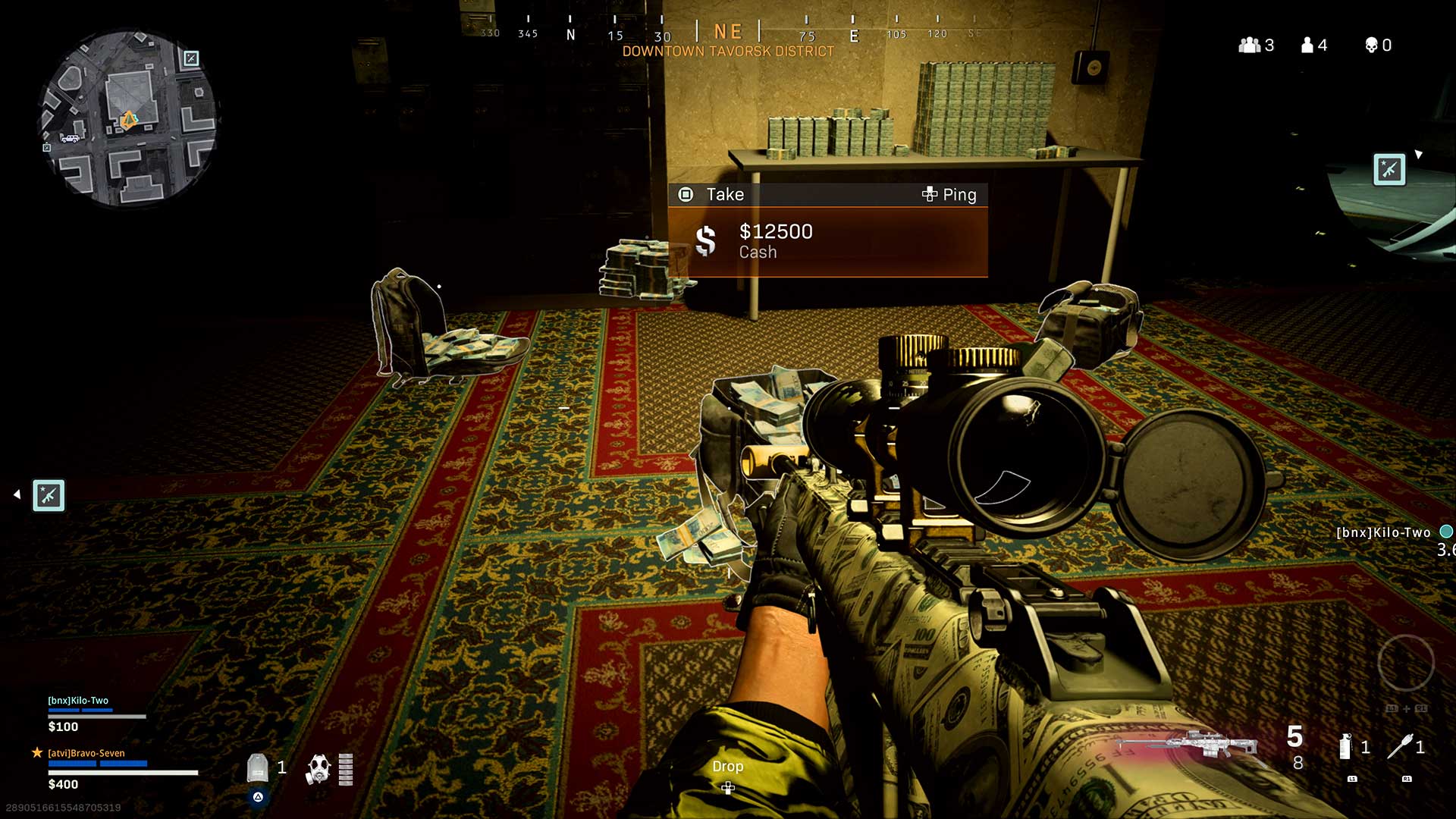
Task: Click the vehicle icon on the minimap
Action: pyautogui.click(x=71, y=138)
